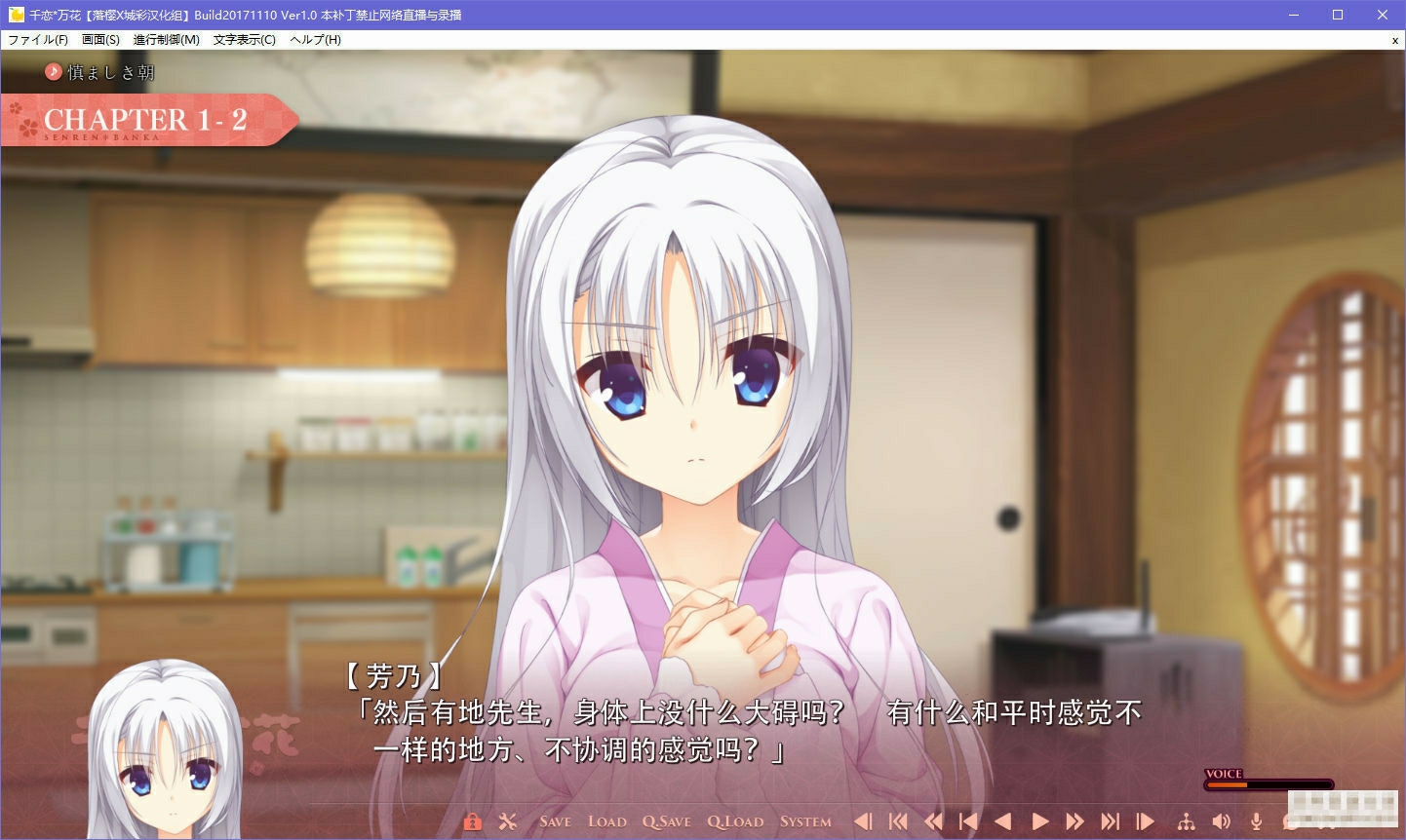Toggle the message window lock icon
The height and width of the screenshot is (840, 1406).
[x=473, y=821]
